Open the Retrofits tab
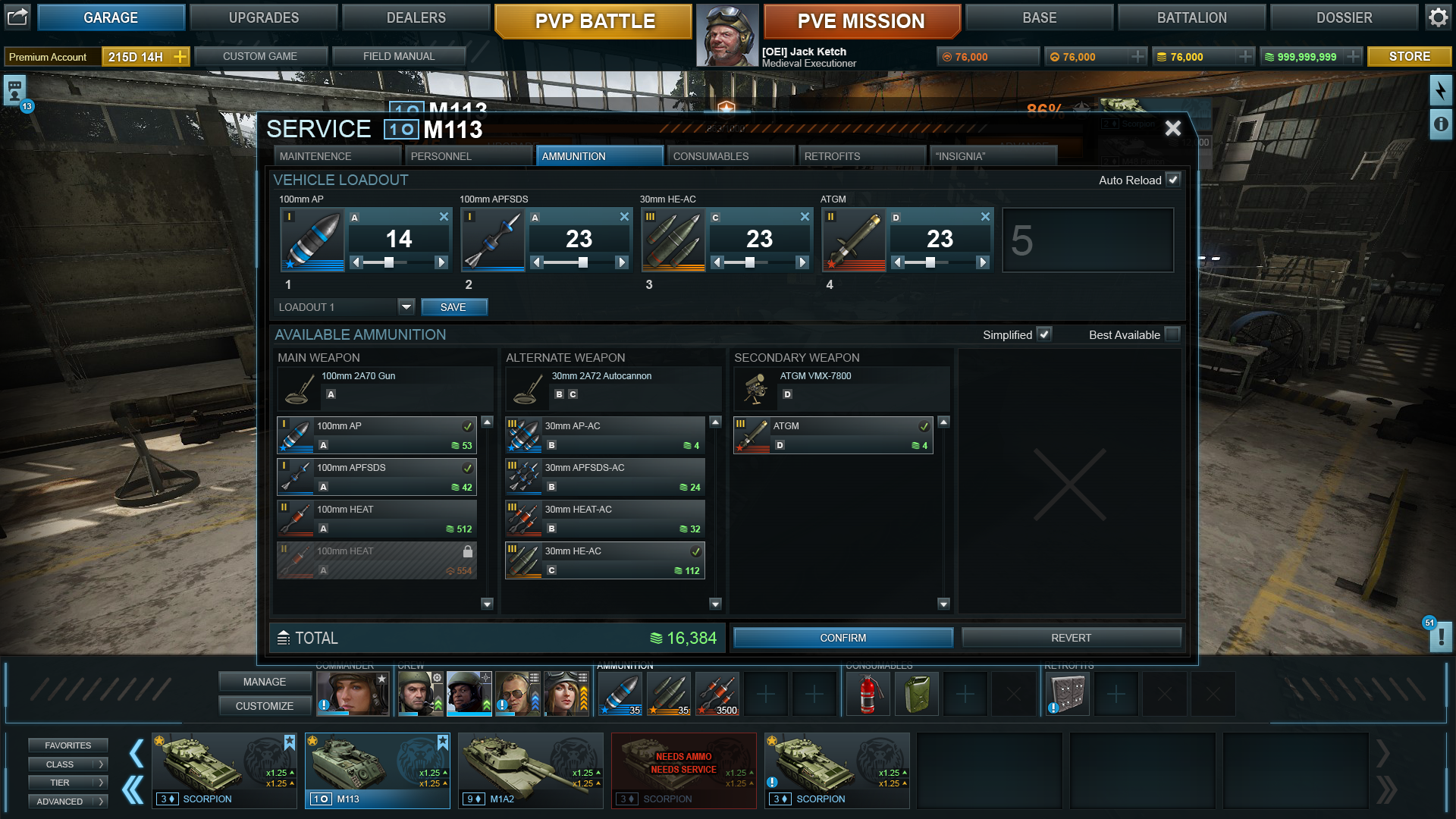This screenshot has height=819, width=1456. tap(861, 156)
